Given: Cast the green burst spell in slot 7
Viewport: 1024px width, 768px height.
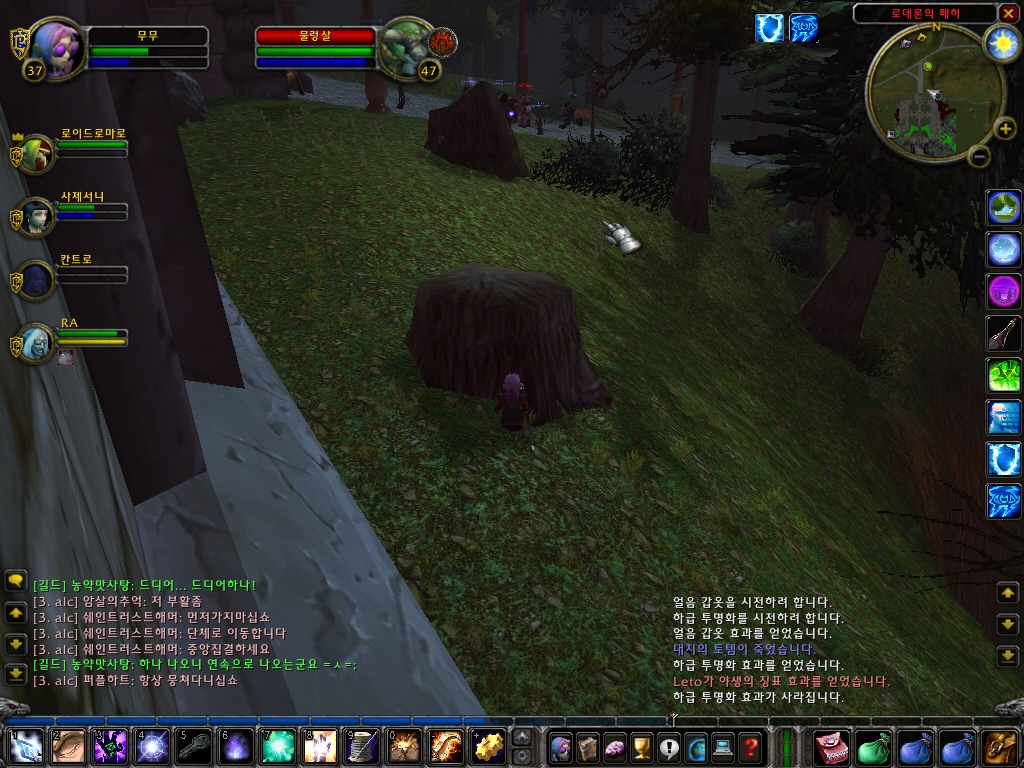Looking at the screenshot, I should pyautogui.click(x=277, y=746).
